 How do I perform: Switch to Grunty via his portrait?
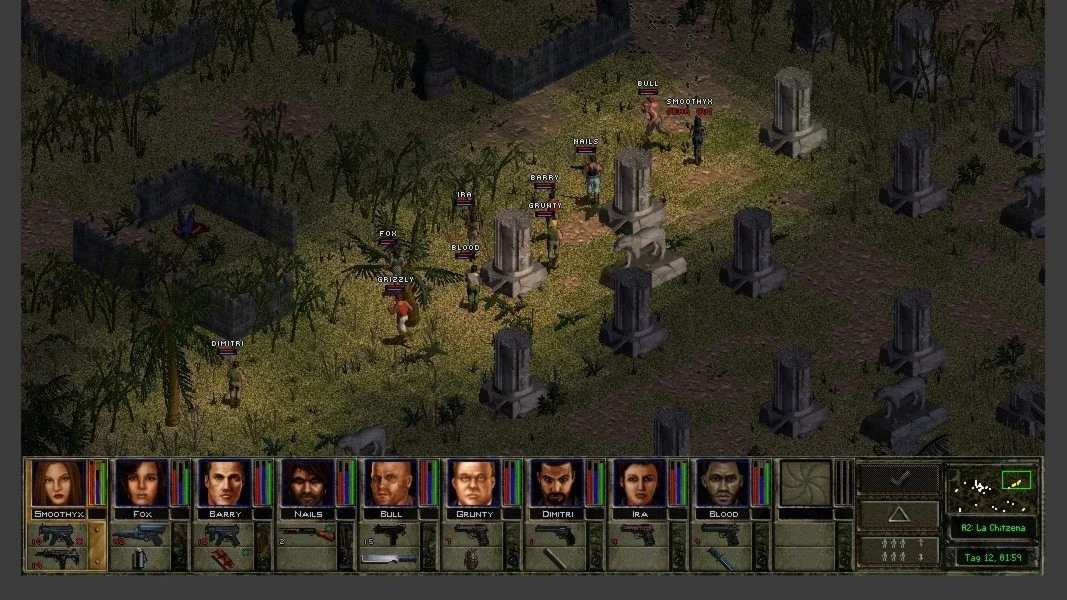click(x=472, y=483)
